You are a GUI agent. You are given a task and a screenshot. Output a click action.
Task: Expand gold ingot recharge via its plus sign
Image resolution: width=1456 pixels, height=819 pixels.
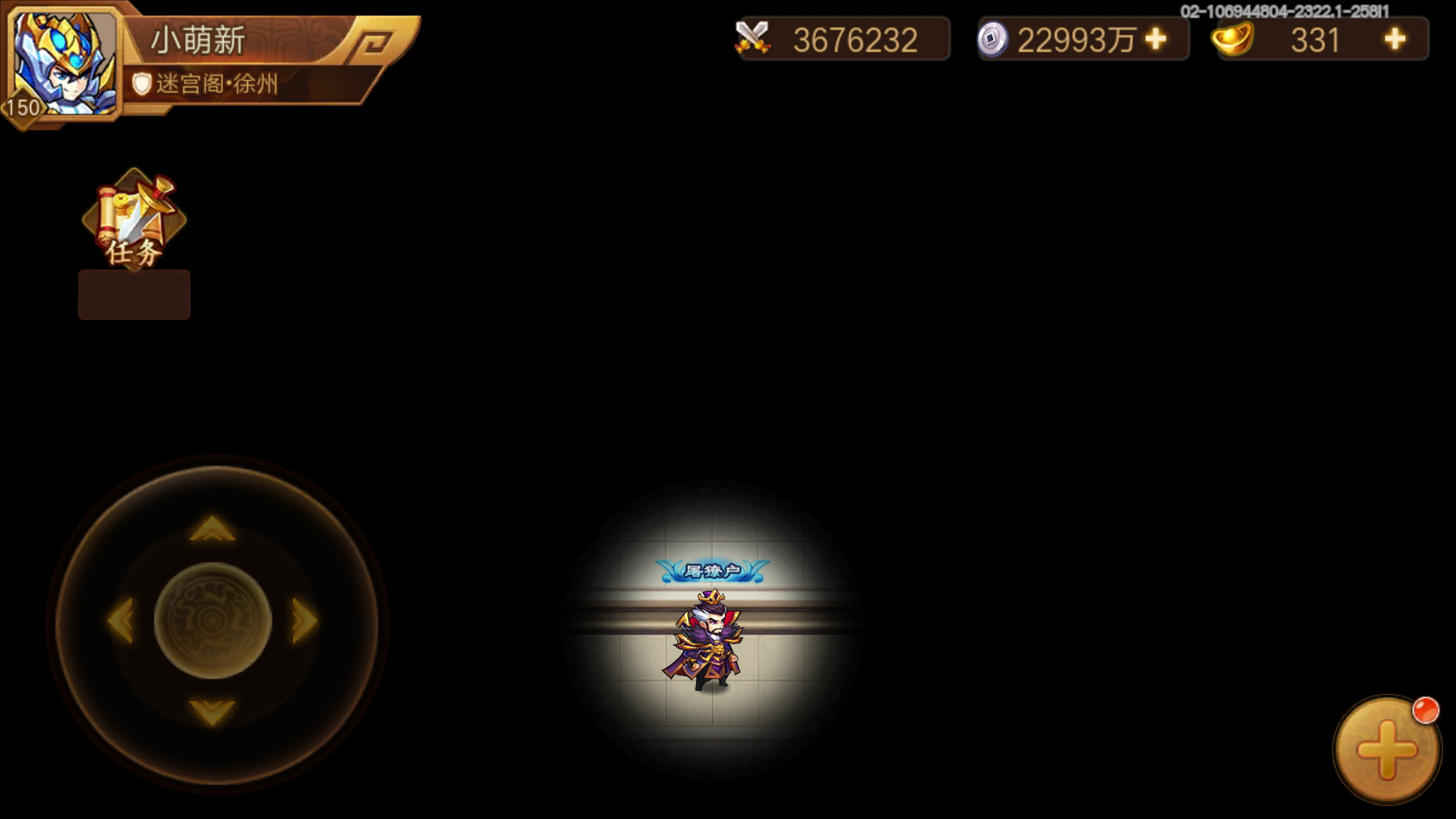(1395, 39)
